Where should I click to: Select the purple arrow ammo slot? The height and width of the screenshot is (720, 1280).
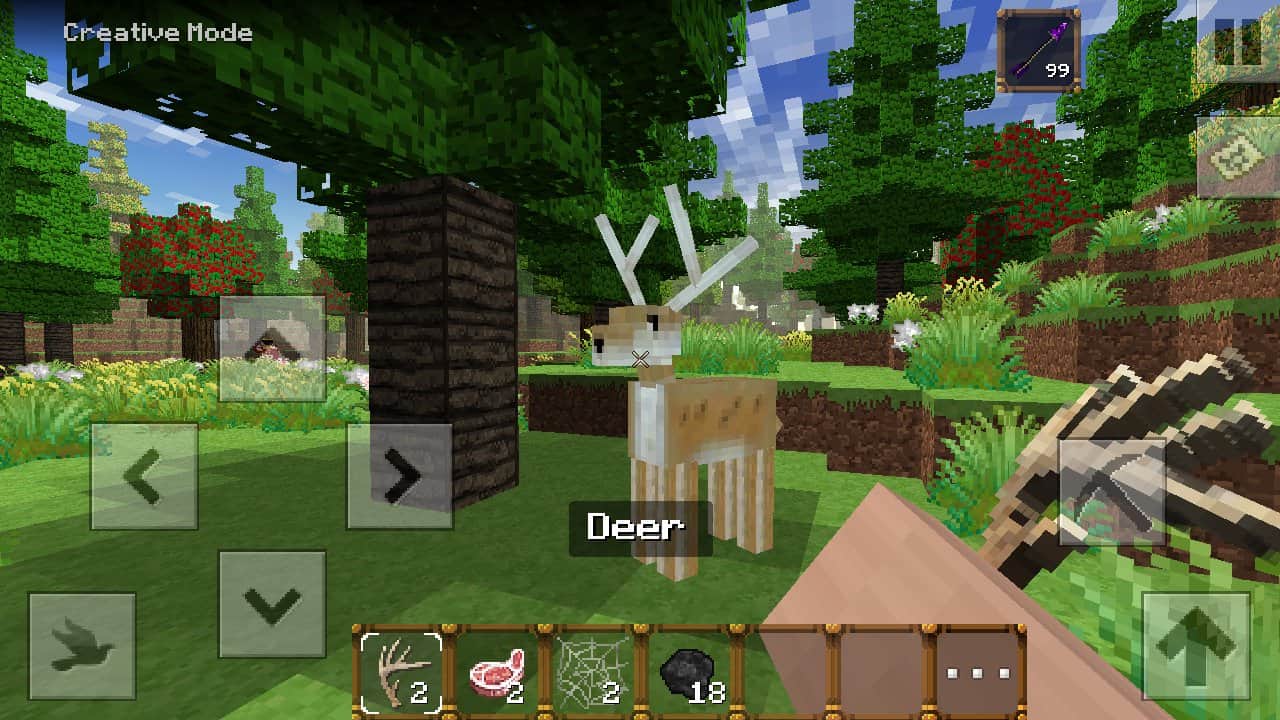point(1039,50)
